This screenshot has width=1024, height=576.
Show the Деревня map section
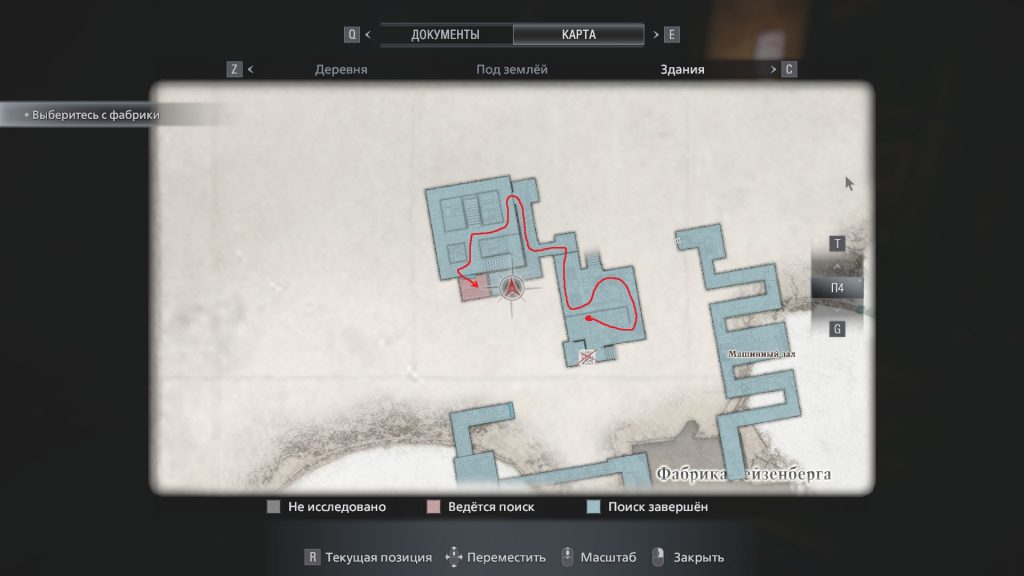tap(341, 70)
